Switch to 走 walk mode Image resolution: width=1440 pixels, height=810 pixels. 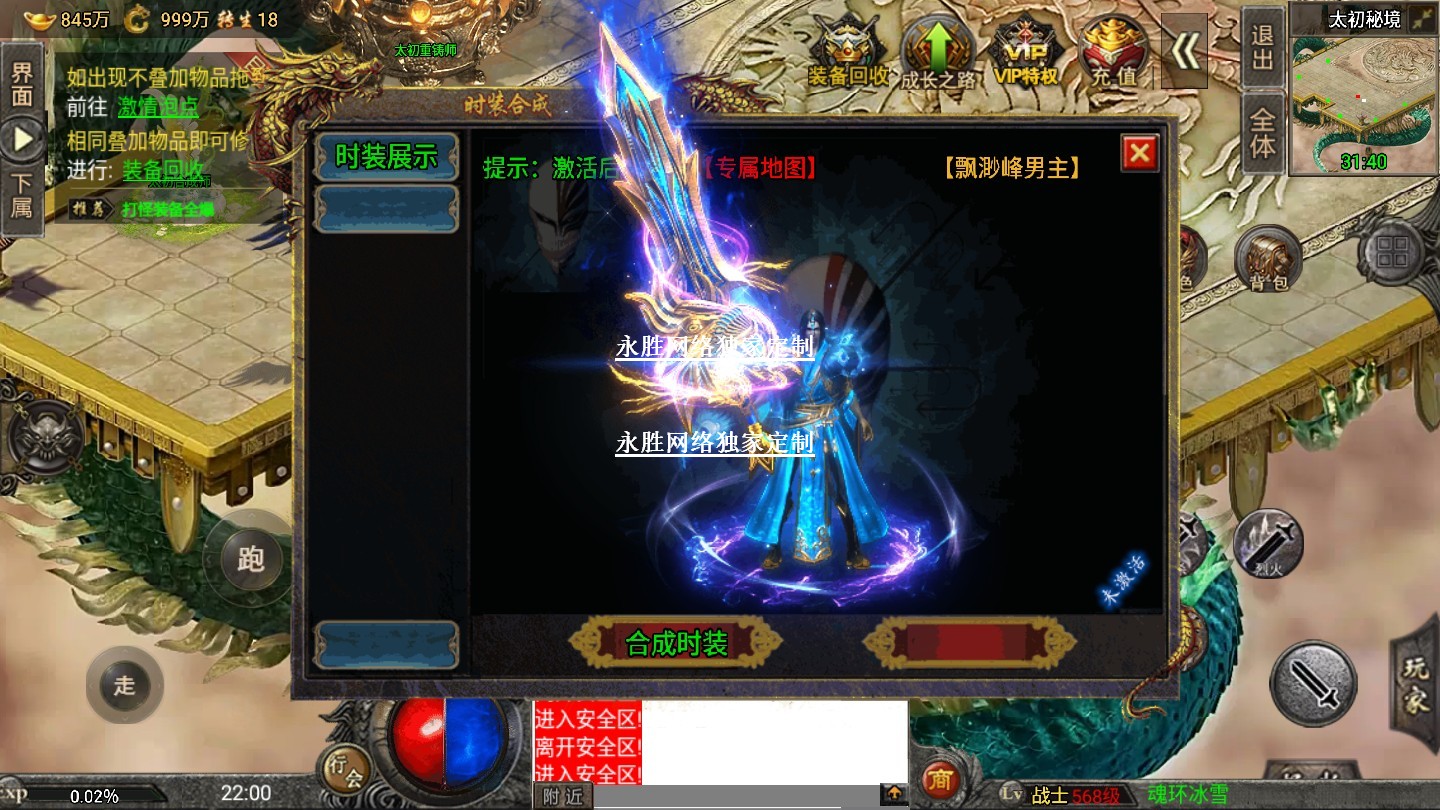[124, 685]
